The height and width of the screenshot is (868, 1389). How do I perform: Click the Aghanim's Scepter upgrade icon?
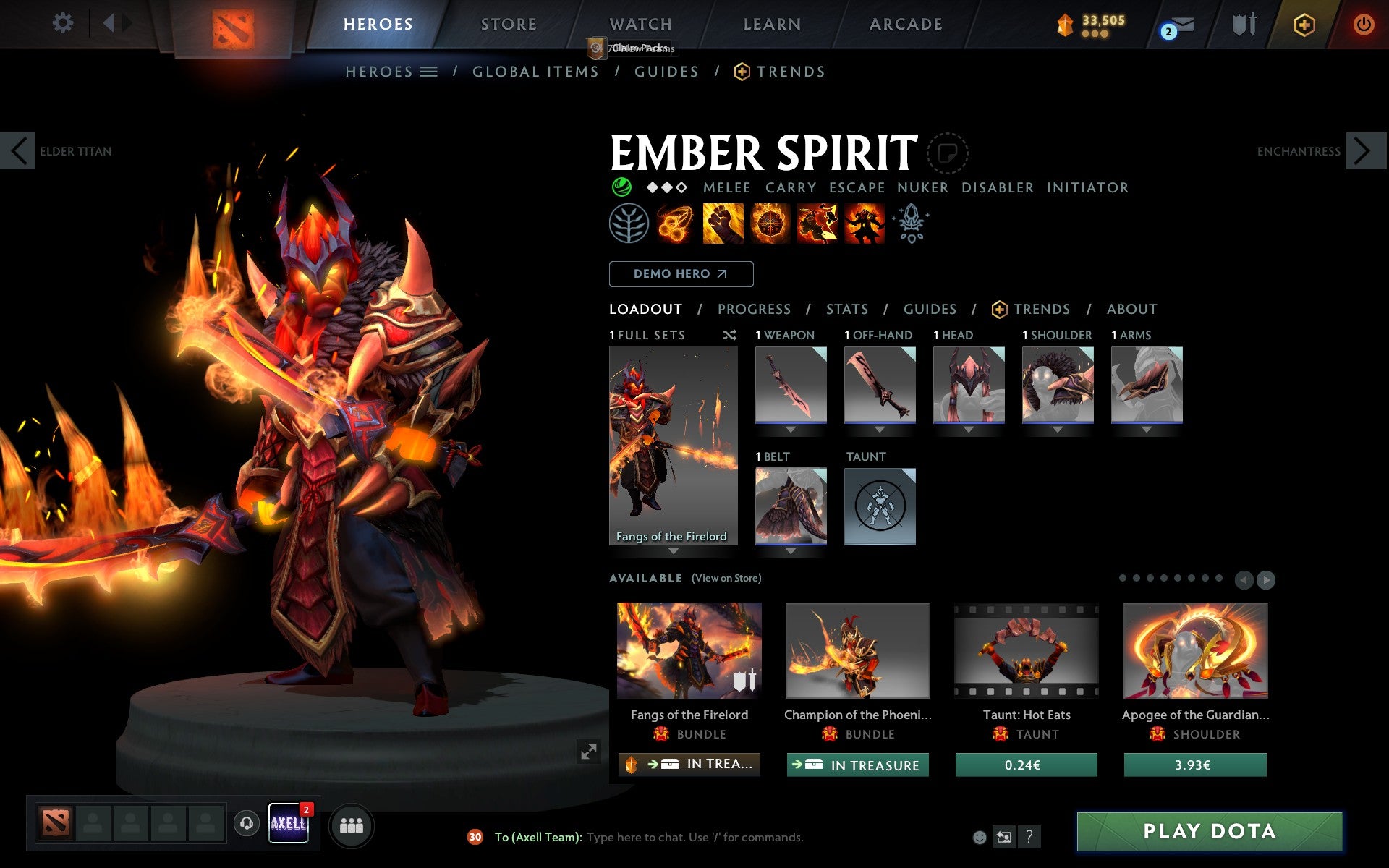[912, 223]
